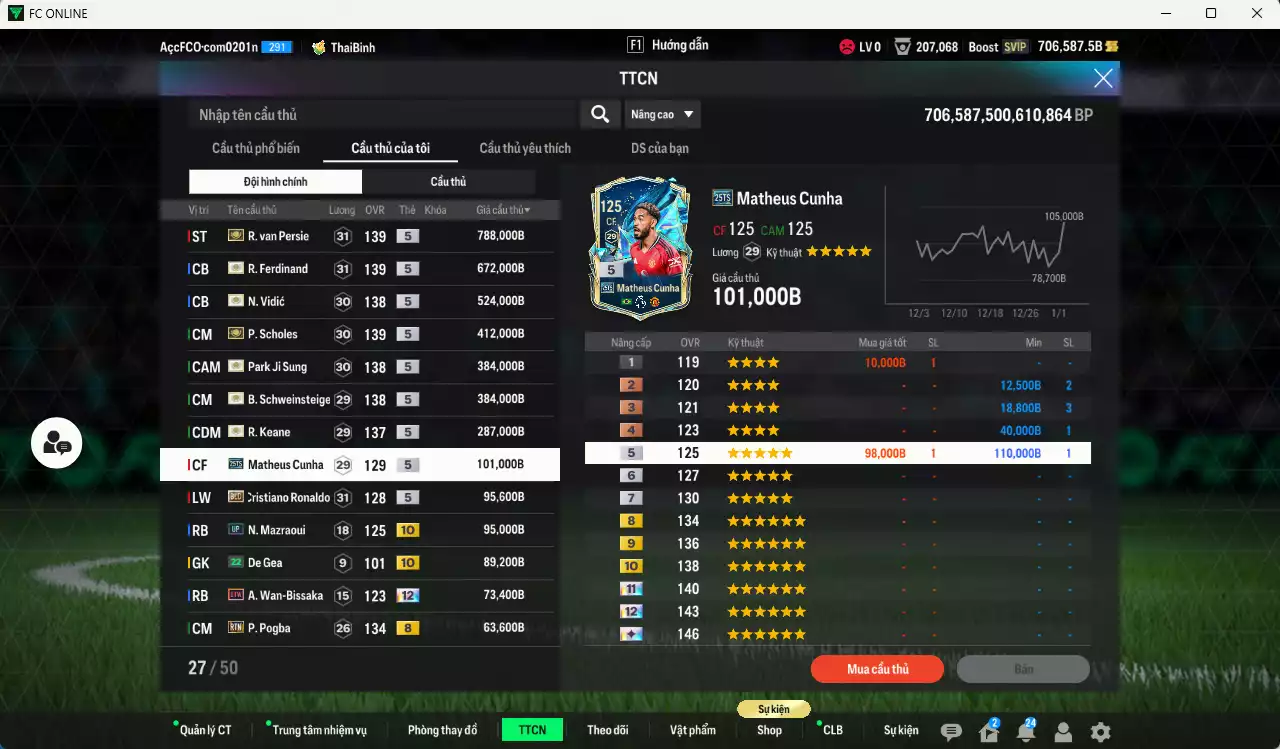The width and height of the screenshot is (1280, 749).
Task: Switch to the Cầu thủ yêu thích tab
Action: click(x=524, y=148)
